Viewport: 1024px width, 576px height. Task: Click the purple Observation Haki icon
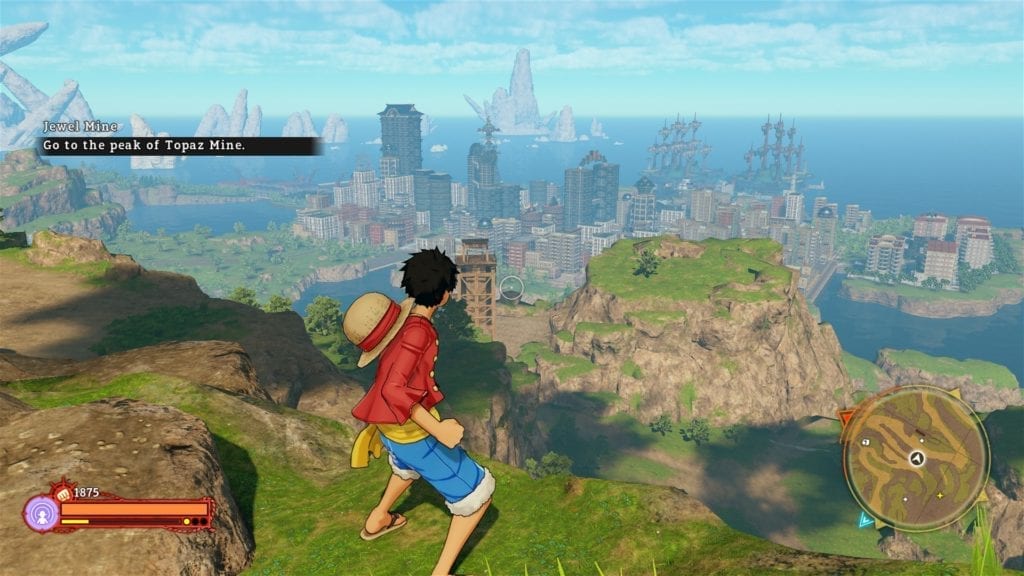pyautogui.click(x=40, y=513)
